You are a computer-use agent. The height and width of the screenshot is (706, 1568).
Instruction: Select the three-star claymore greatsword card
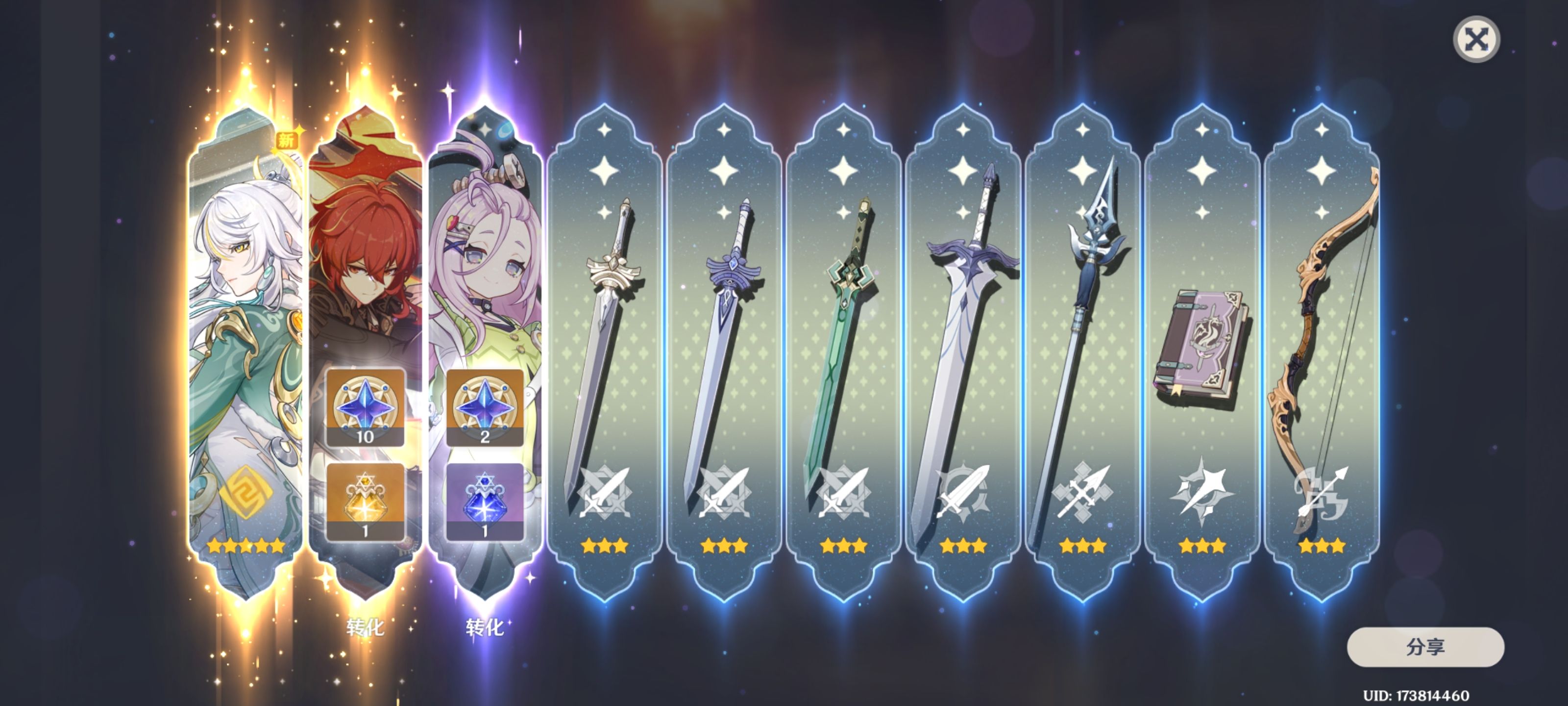pyautogui.click(x=963, y=353)
